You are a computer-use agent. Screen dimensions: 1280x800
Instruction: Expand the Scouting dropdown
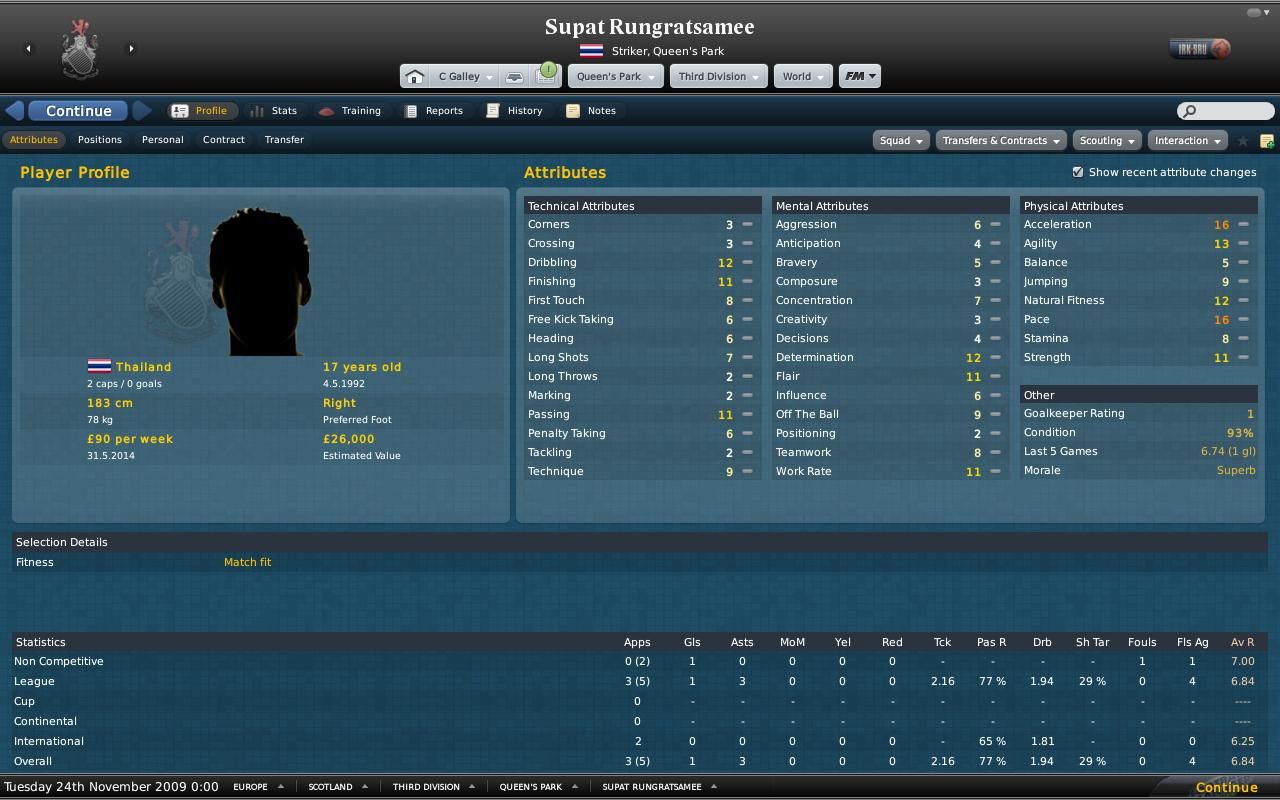1106,141
